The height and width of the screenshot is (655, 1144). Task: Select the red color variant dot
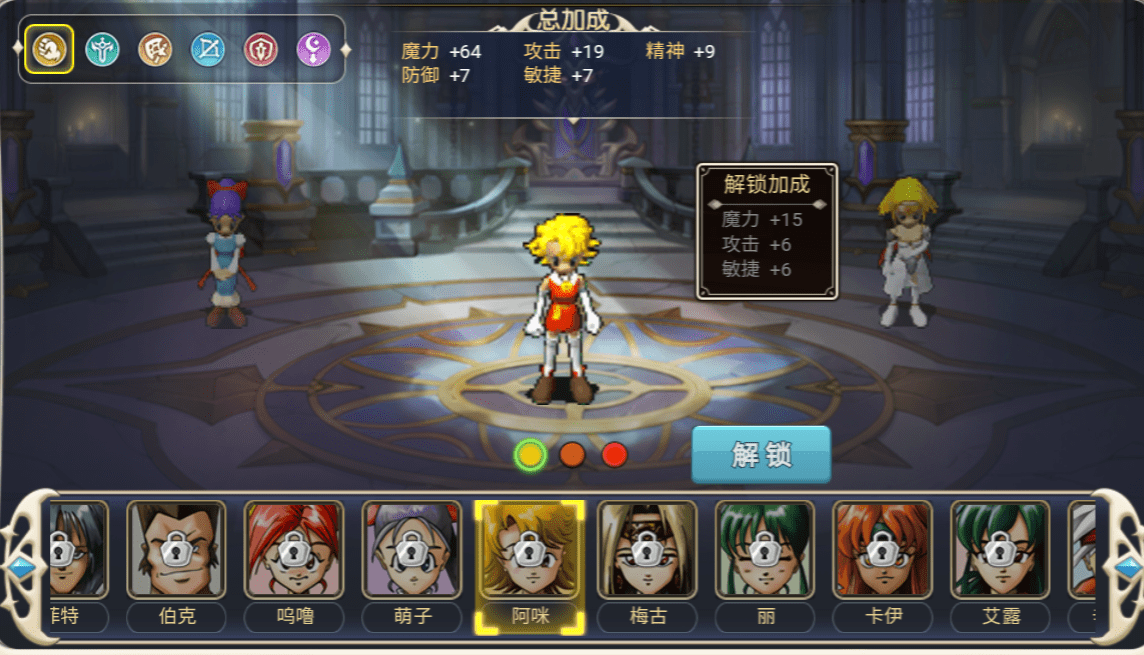click(614, 455)
